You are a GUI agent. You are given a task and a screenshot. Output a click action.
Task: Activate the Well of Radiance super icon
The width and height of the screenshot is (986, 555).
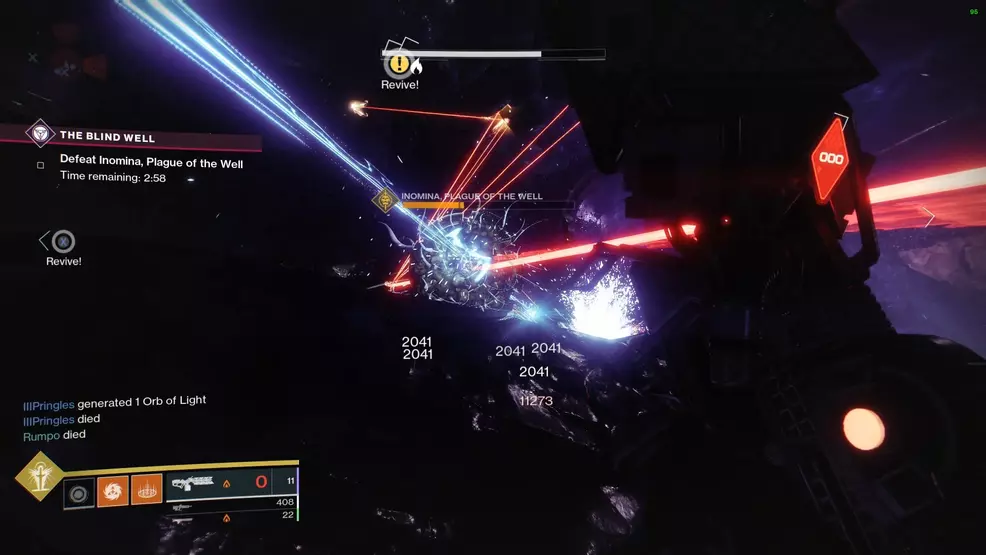(40, 476)
